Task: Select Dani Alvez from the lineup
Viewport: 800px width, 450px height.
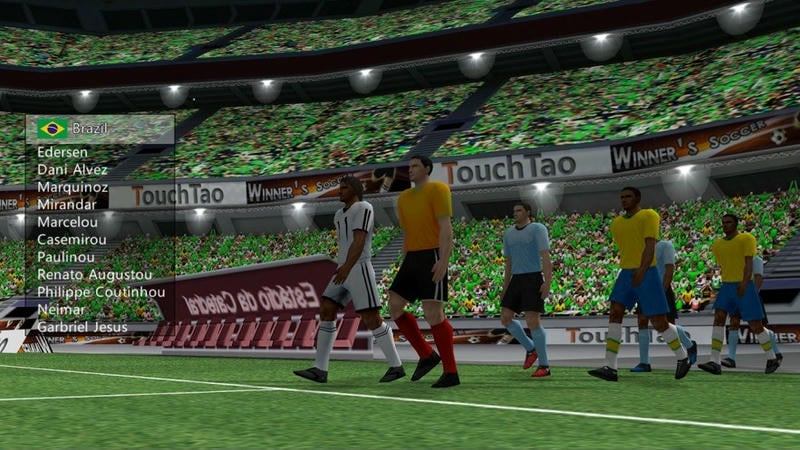Action: (72, 170)
